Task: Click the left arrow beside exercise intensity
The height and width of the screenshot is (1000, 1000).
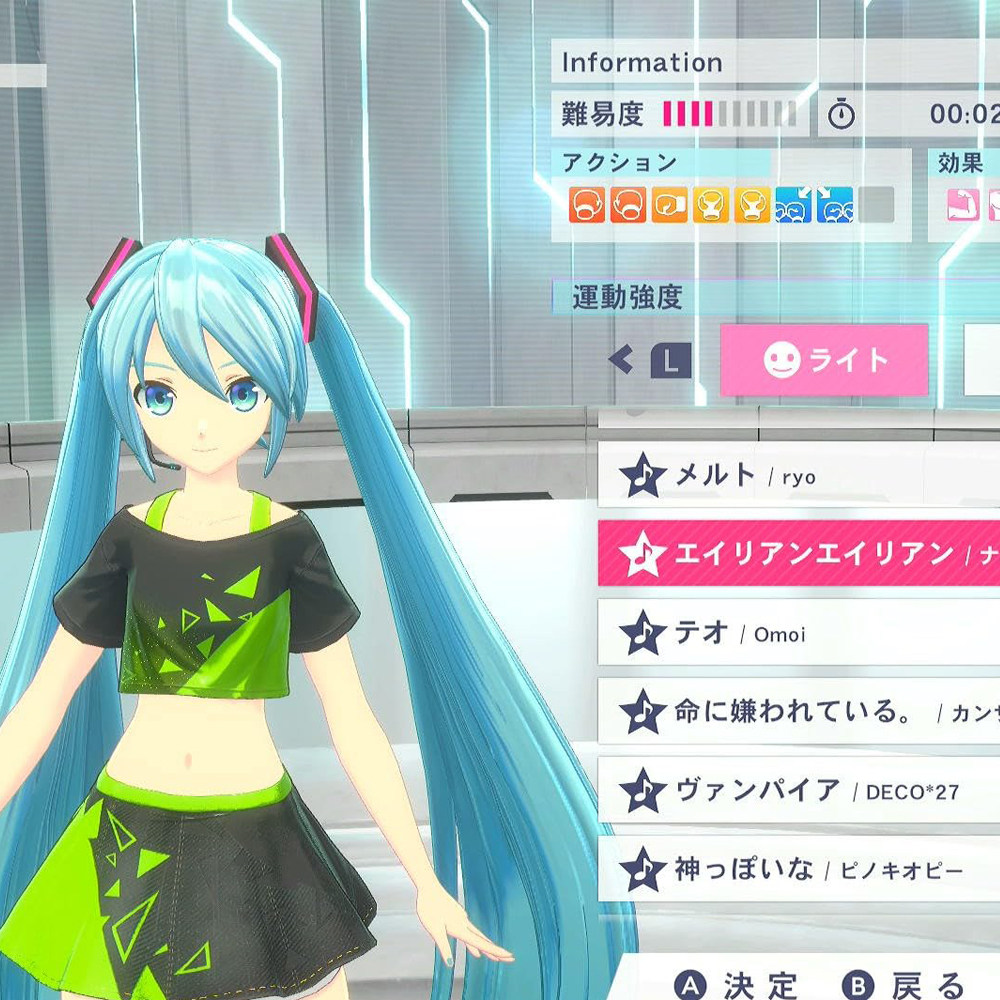Action: pos(621,360)
